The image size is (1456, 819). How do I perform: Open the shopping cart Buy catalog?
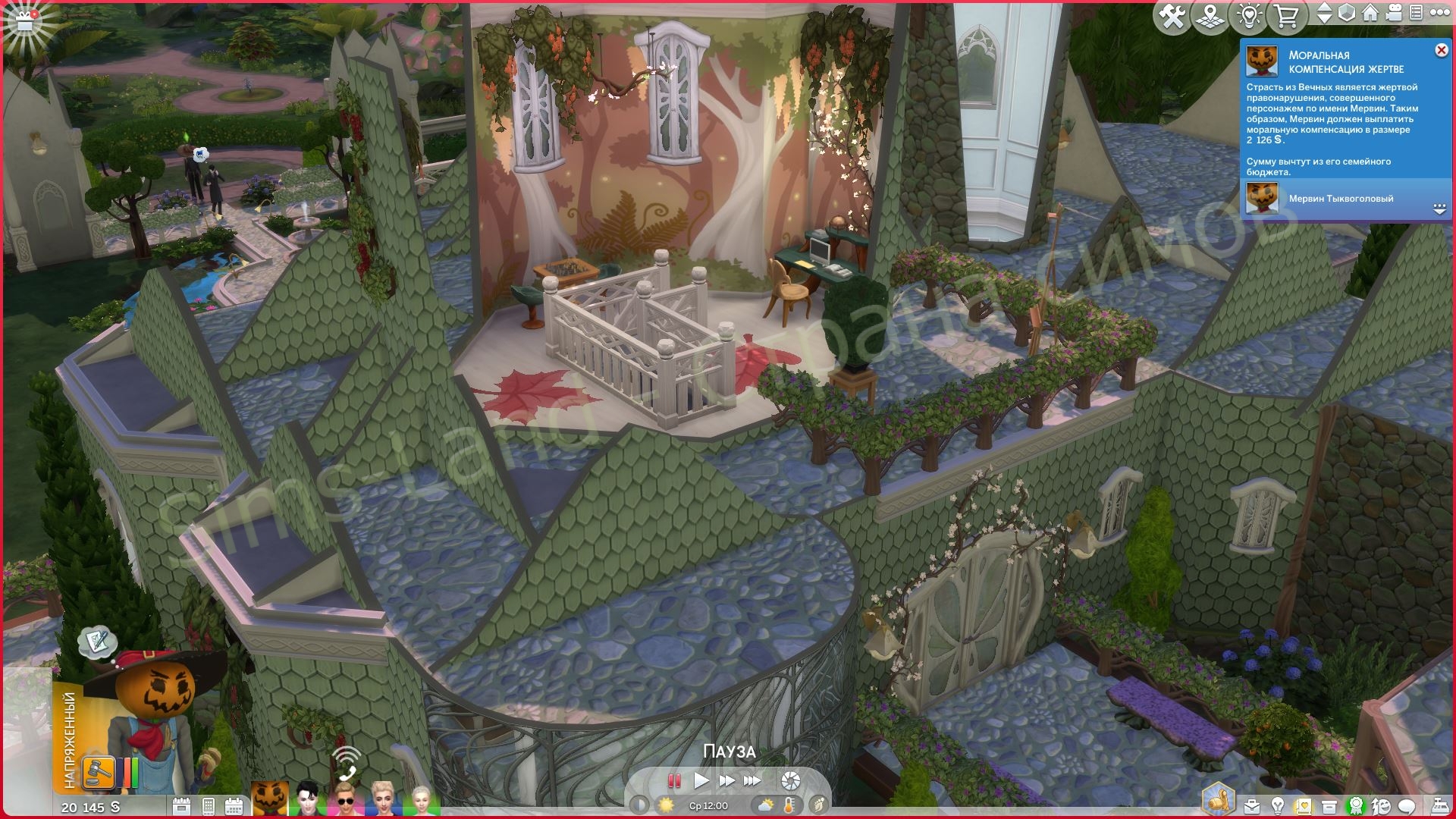click(x=1287, y=15)
